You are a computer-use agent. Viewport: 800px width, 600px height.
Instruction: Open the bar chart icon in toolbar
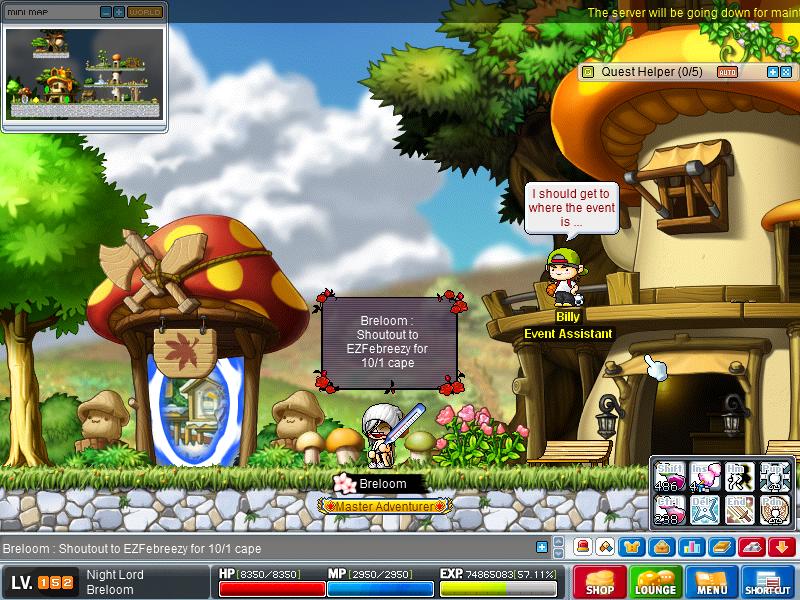click(690, 547)
